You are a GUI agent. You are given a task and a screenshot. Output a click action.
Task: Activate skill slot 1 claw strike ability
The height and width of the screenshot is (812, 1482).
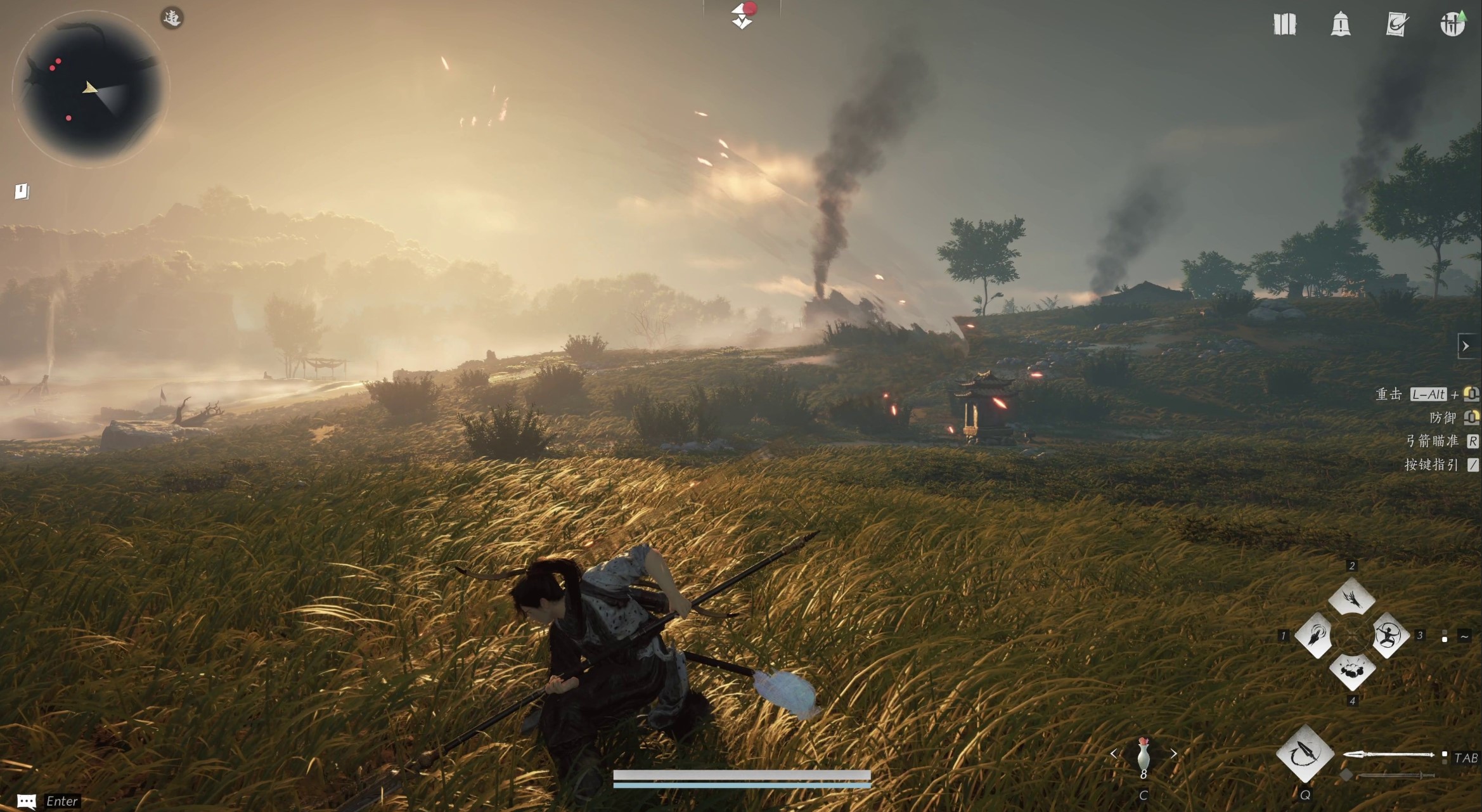(x=1315, y=635)
